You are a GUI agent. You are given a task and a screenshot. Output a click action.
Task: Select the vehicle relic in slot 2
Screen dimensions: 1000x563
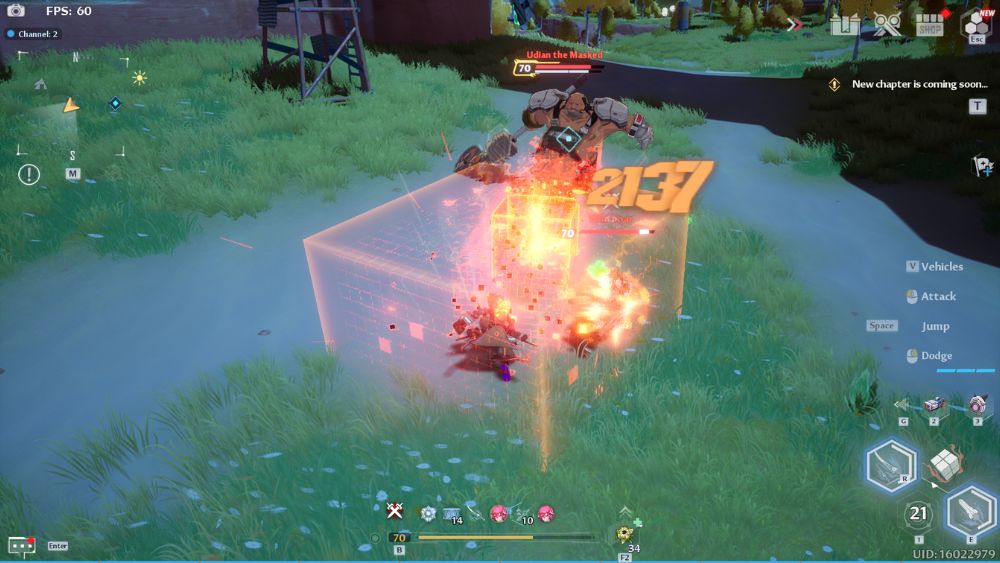click(x=935, y=406)
